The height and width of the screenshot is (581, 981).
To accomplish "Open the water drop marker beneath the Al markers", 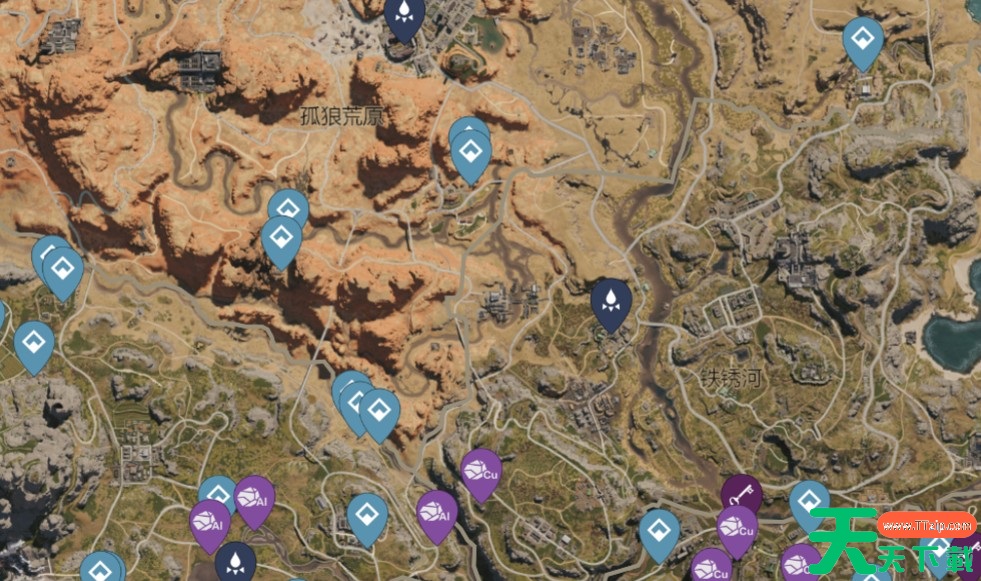I will pos(235,561).
